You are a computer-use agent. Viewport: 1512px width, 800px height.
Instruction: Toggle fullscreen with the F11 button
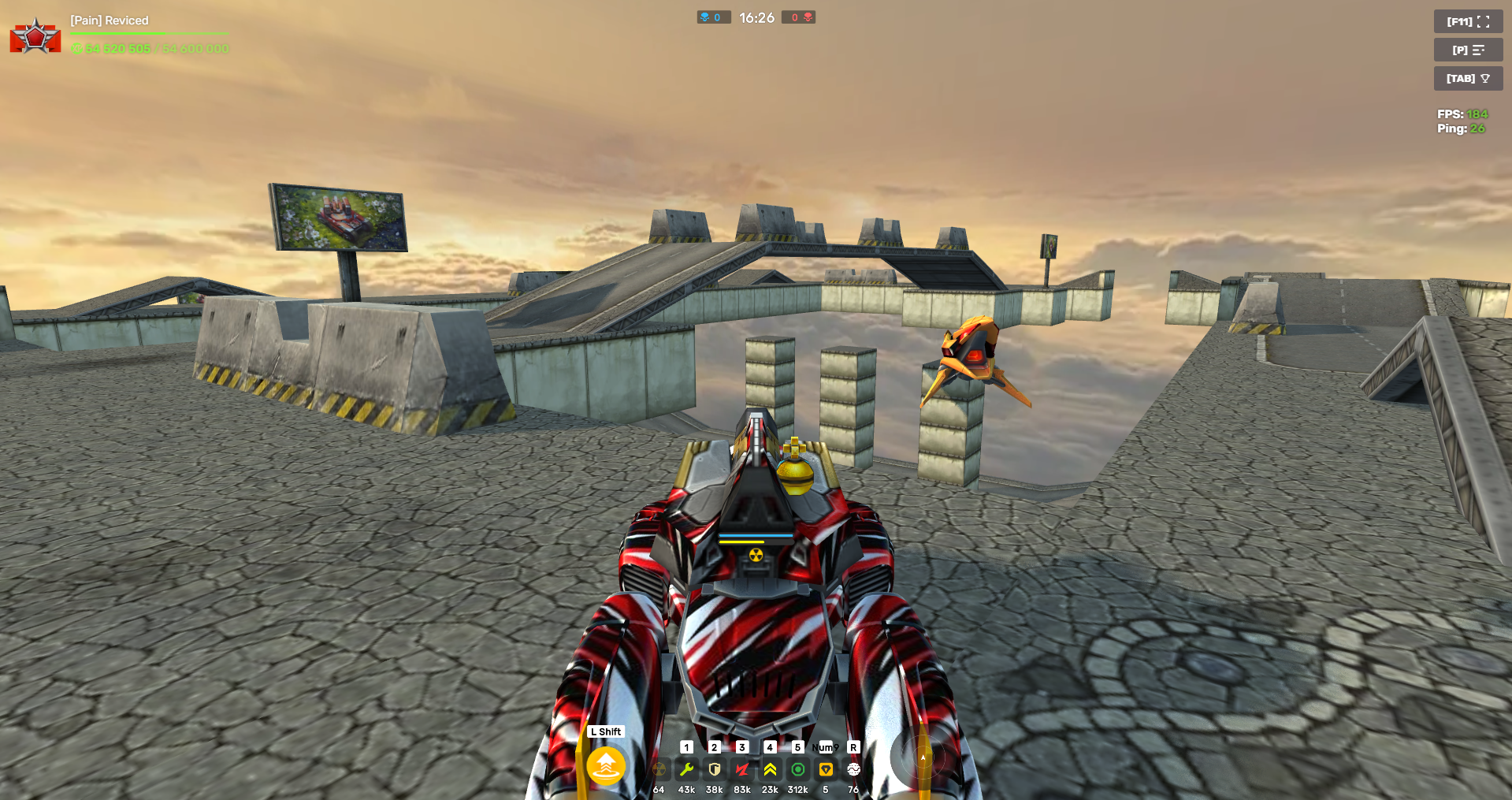click(x=1468, y=21)
